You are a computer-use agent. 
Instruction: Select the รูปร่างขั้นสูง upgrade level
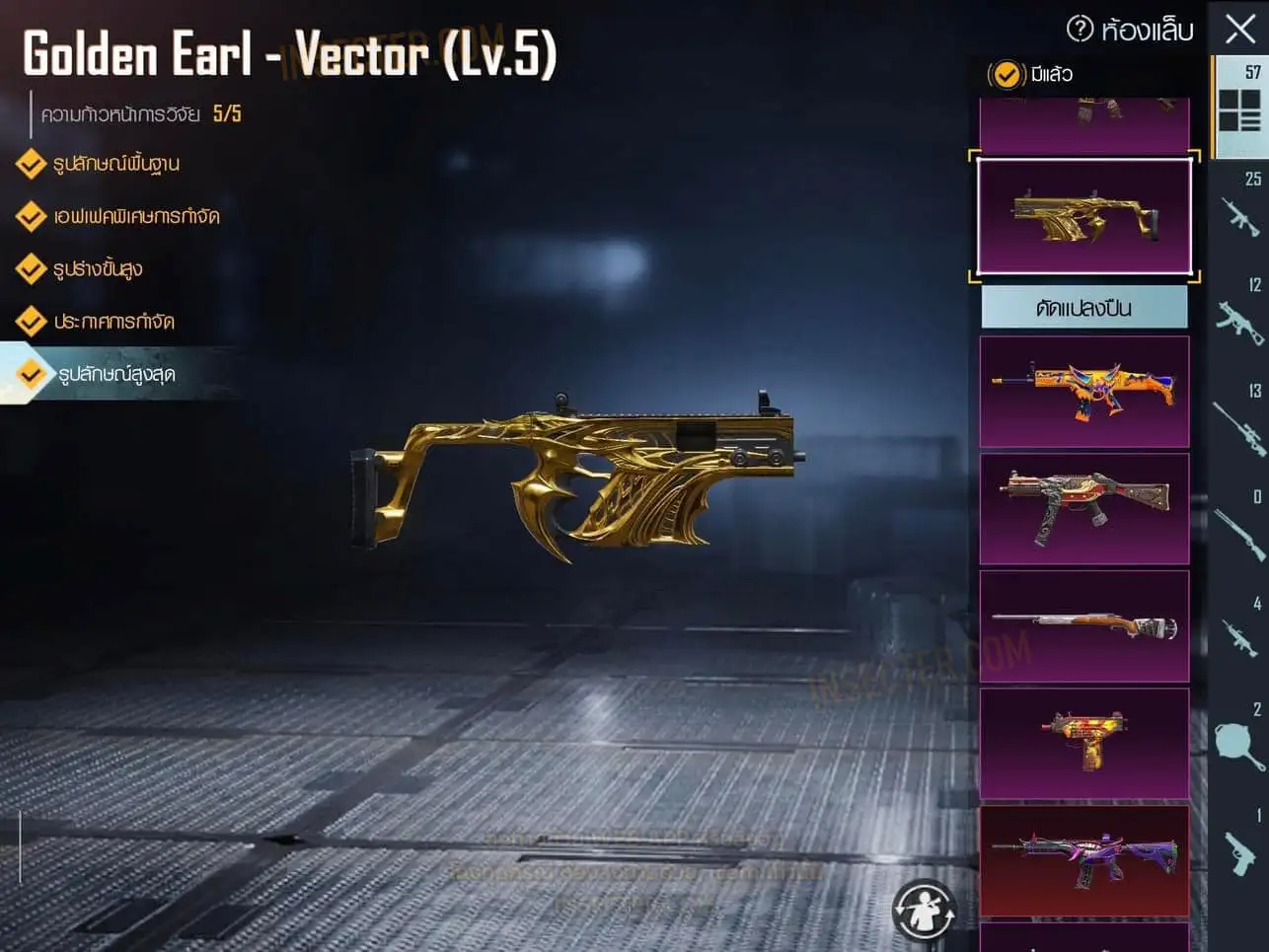coord(98,268)
